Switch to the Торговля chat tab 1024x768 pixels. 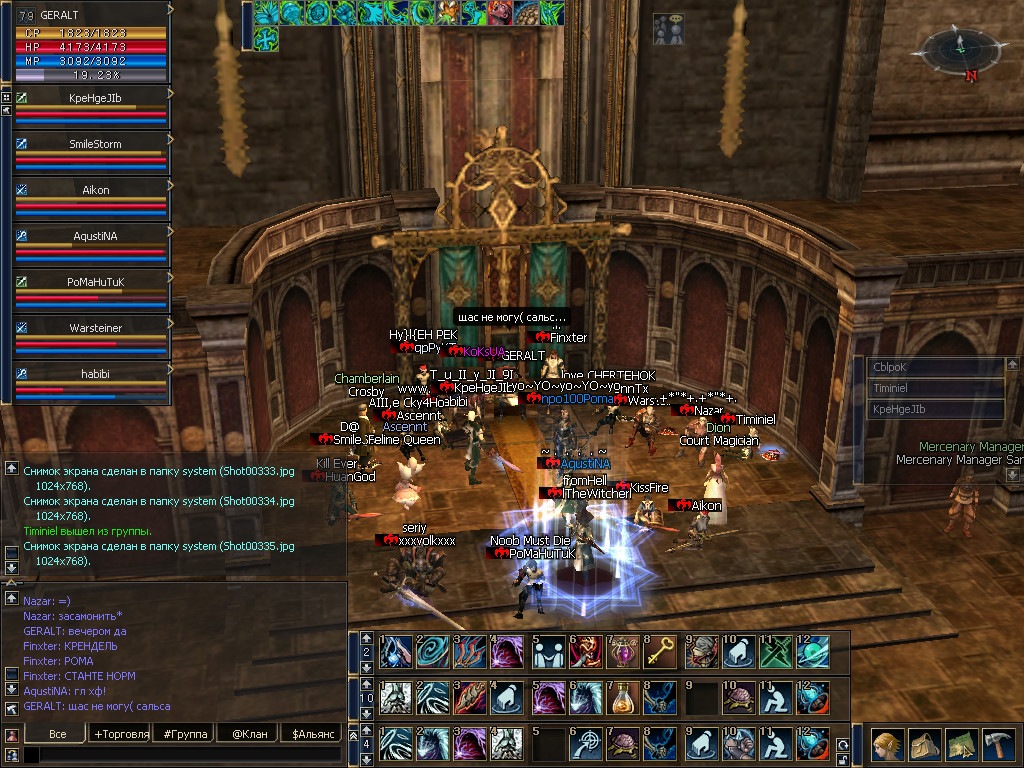pos(121,734)
